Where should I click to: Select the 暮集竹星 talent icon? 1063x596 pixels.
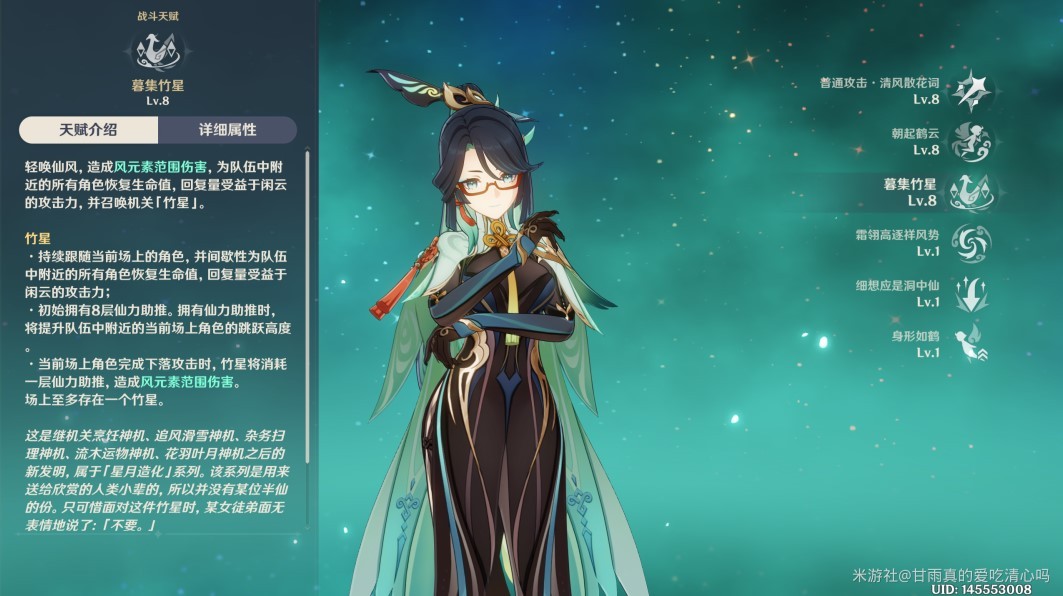click(x=969, y=192)
